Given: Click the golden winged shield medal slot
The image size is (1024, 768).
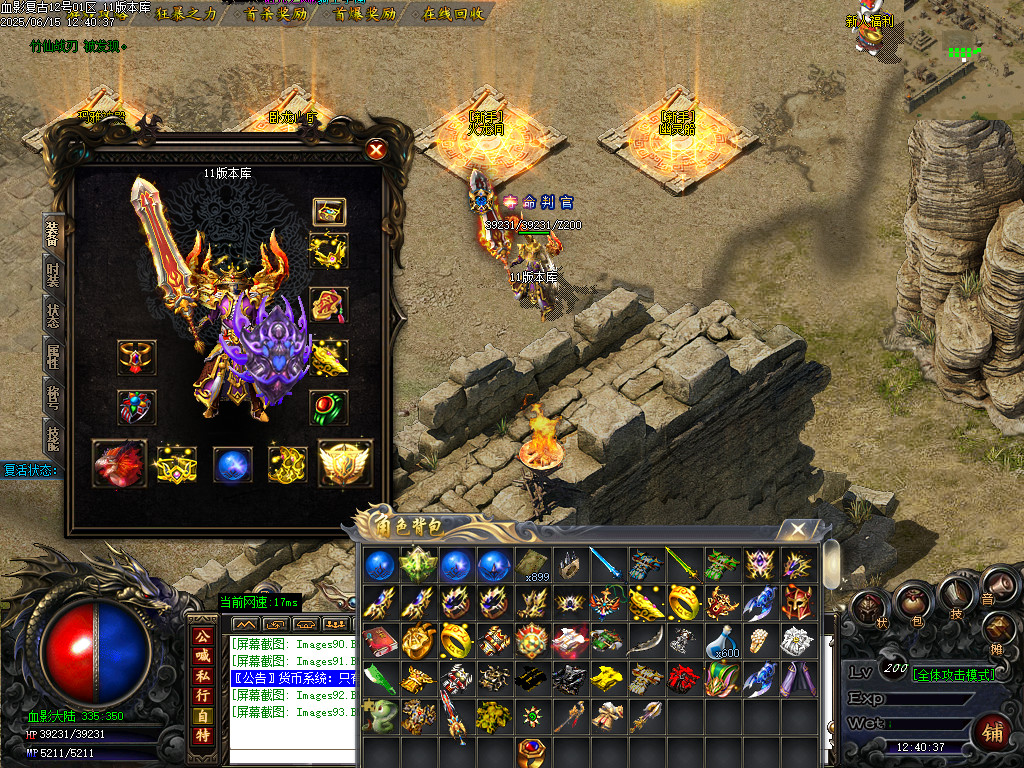Looking at the screenshot, I should point(344,463).
